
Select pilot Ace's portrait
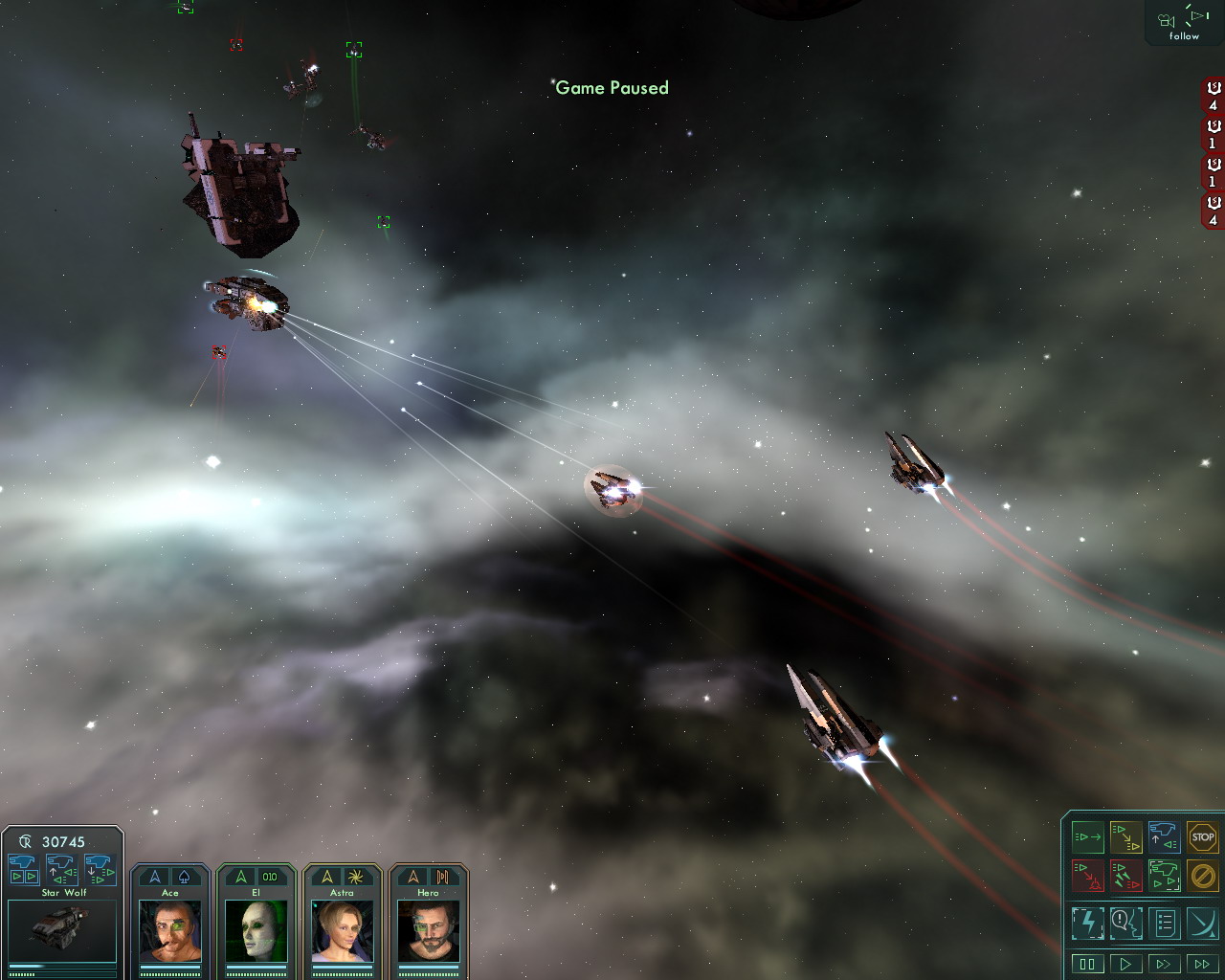[x=170, y=930]
